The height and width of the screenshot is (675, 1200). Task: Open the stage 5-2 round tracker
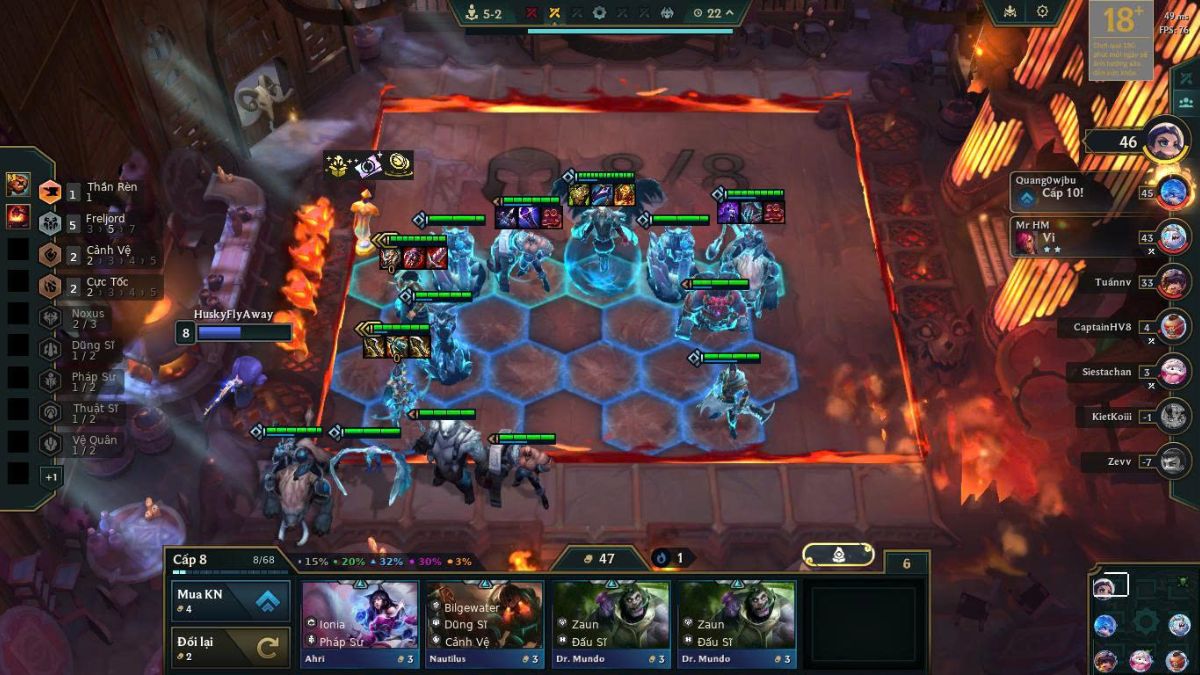tap(485, 13)
